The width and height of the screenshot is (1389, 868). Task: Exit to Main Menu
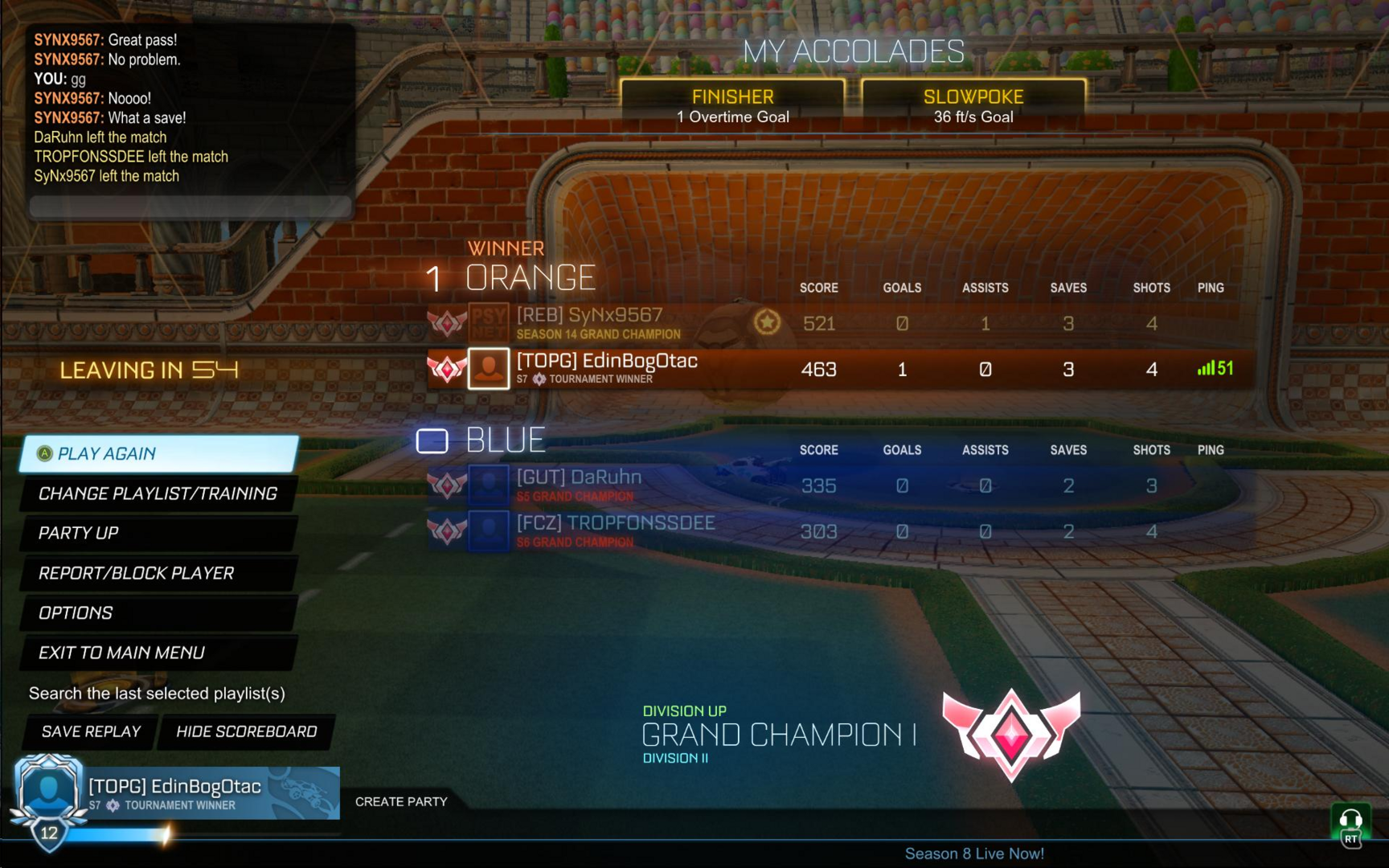[158, 653]
